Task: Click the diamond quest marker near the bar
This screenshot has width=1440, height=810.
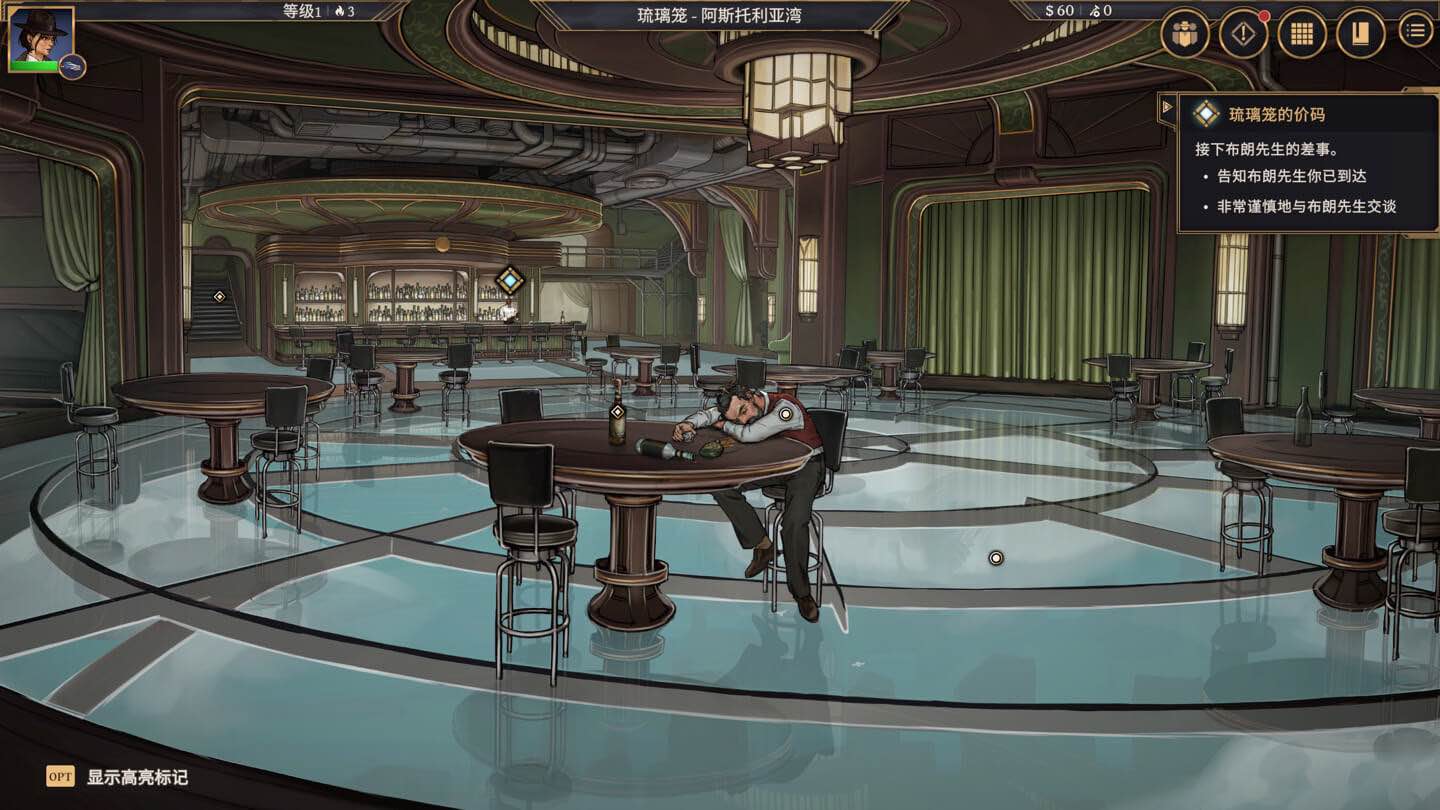Action: (x=512, y=281)
